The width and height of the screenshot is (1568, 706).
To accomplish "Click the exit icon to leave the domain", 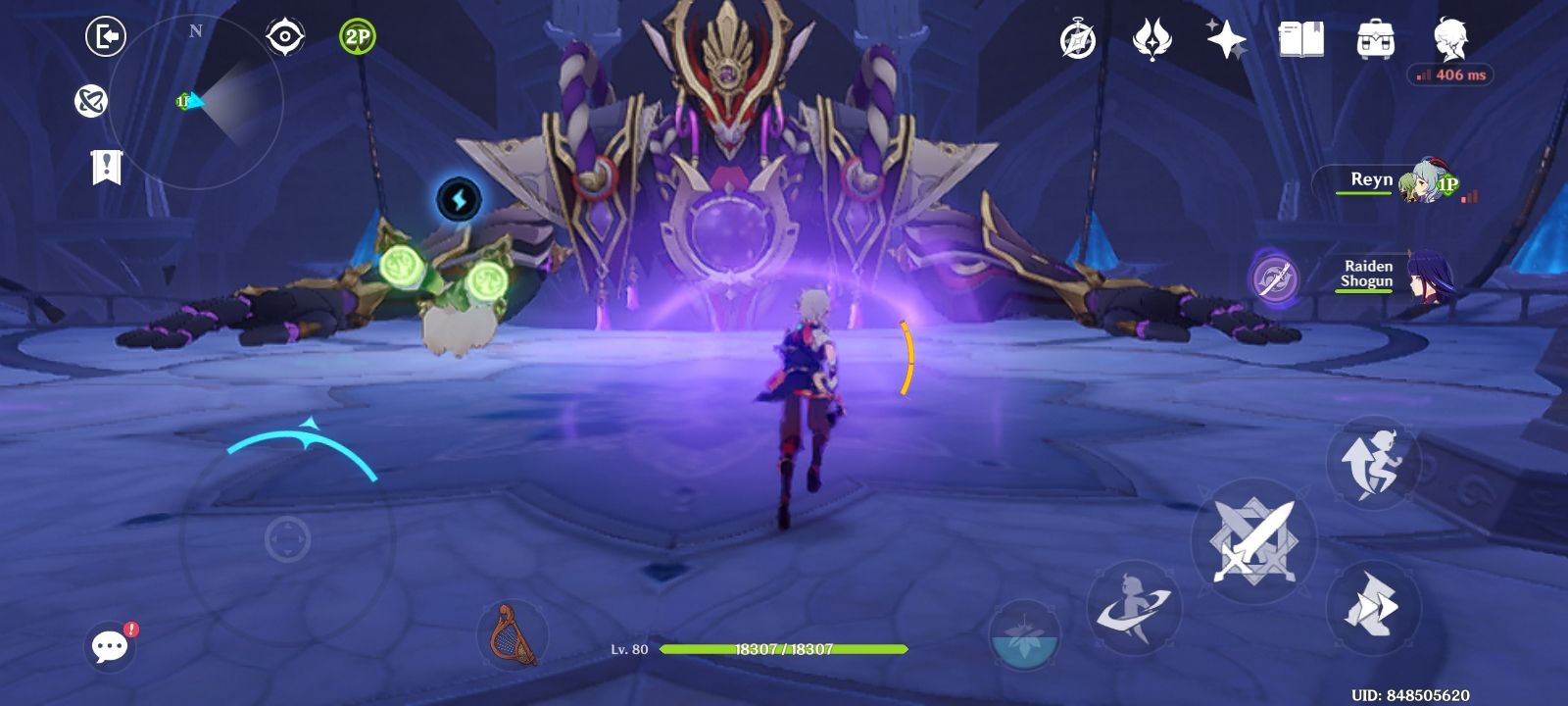I will click(x=106, y=35).
